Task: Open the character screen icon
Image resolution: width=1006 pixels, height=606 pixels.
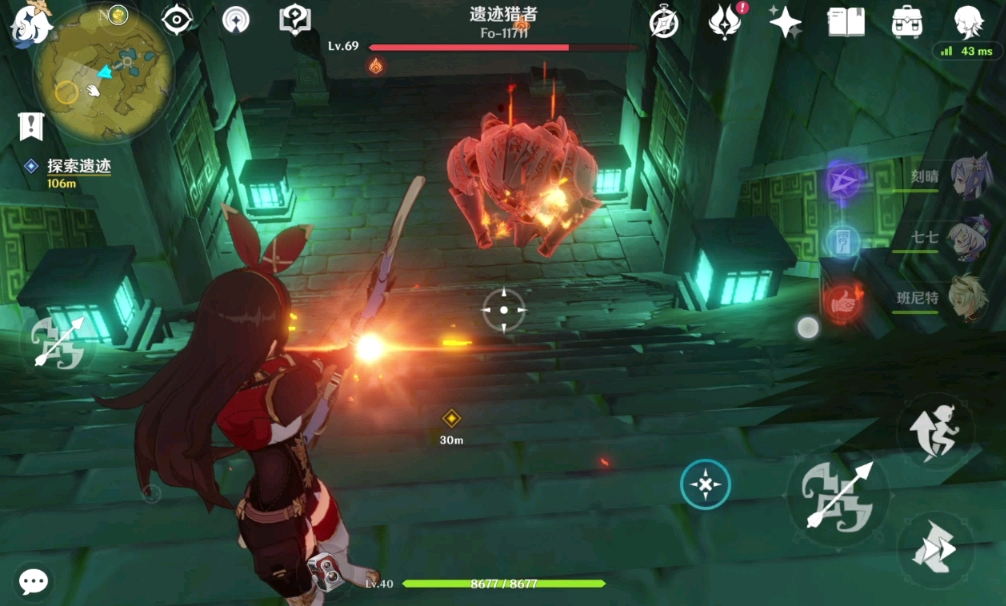Action: (x=967, y=22)
